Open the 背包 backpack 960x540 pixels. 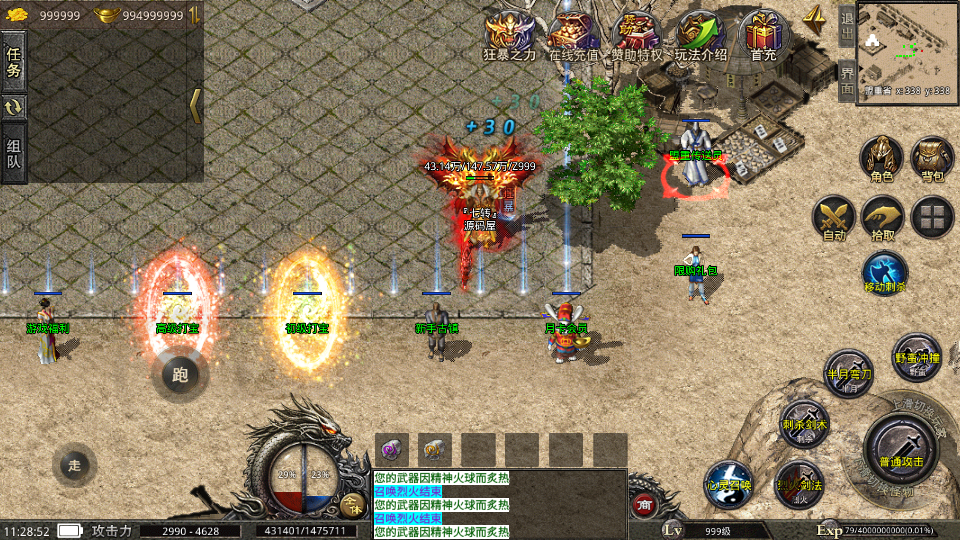(932, 158)
